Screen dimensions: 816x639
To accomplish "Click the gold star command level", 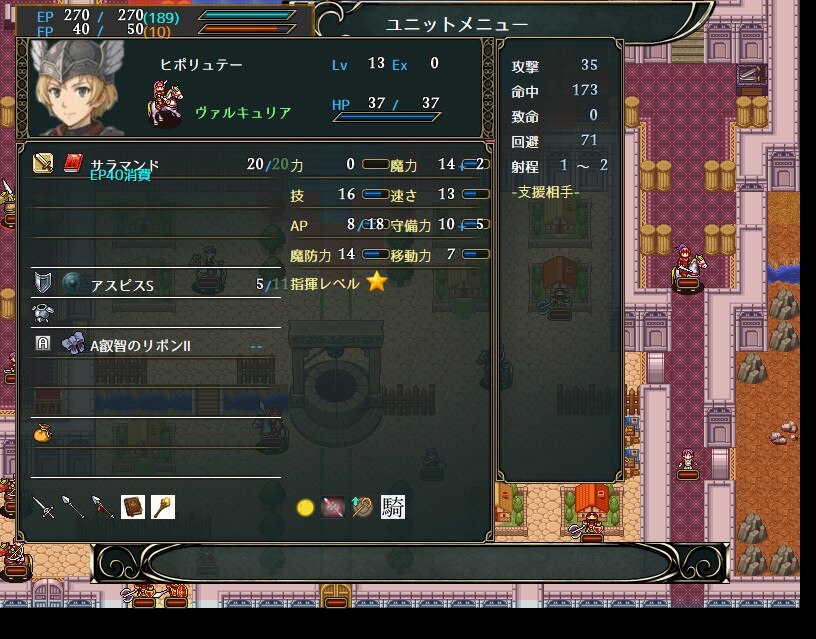I will point(376,282).
